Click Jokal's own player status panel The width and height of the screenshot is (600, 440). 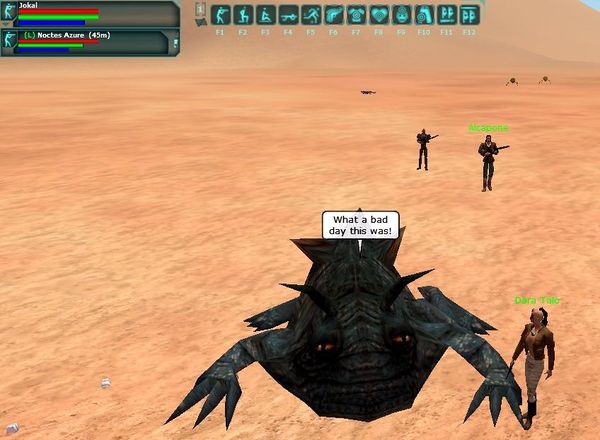(90, 13)
